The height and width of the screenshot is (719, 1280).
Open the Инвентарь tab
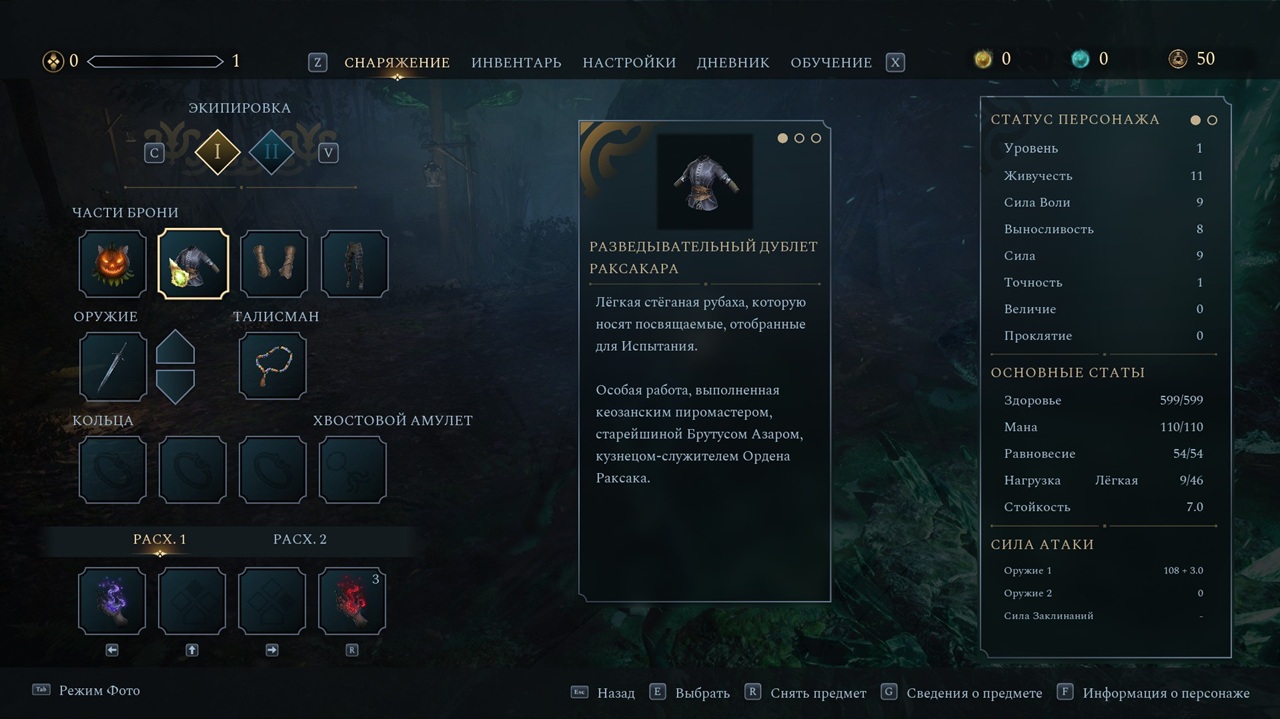click(x=516, y=62)
